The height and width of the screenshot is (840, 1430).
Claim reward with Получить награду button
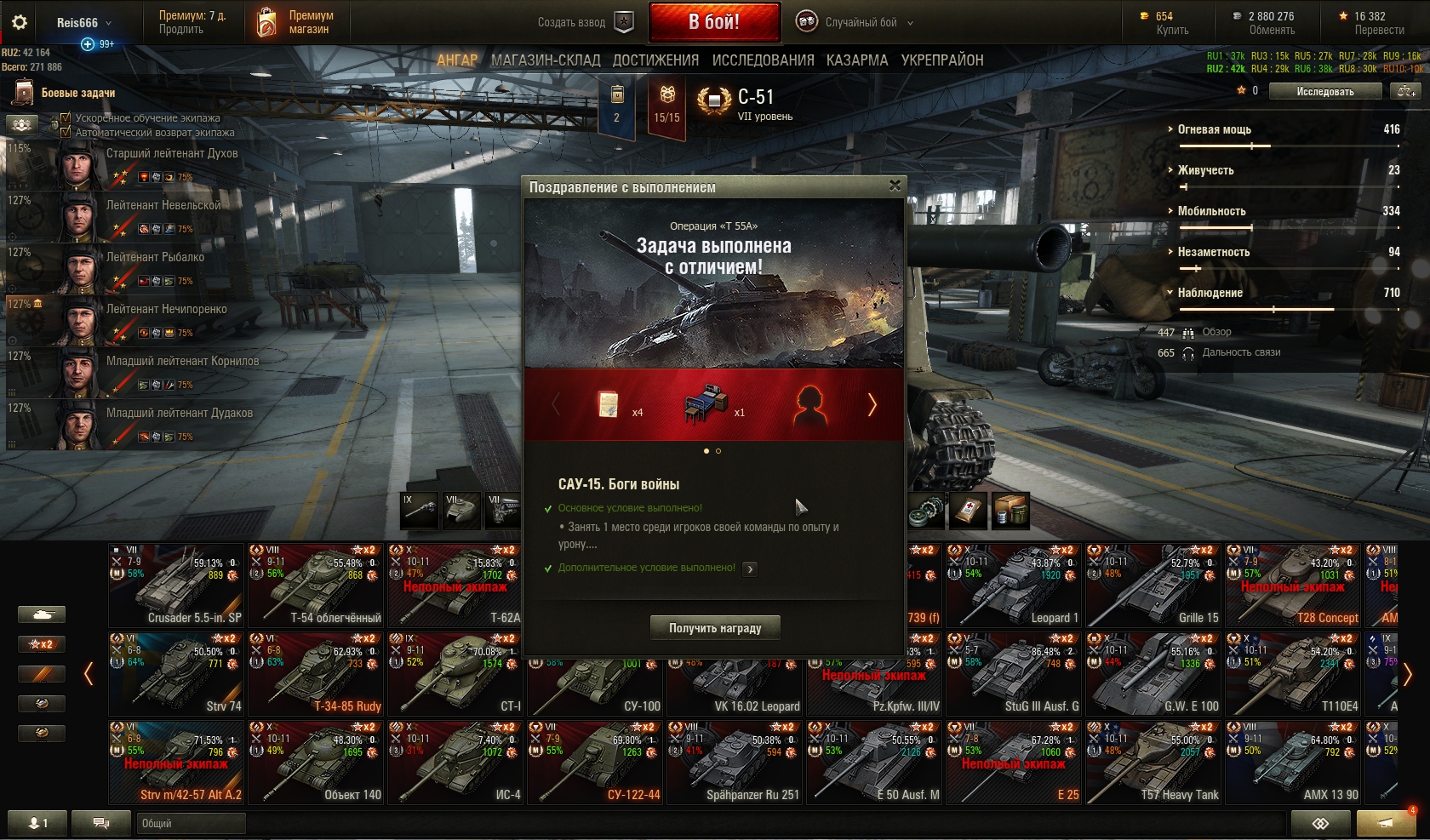pos(715,628)
